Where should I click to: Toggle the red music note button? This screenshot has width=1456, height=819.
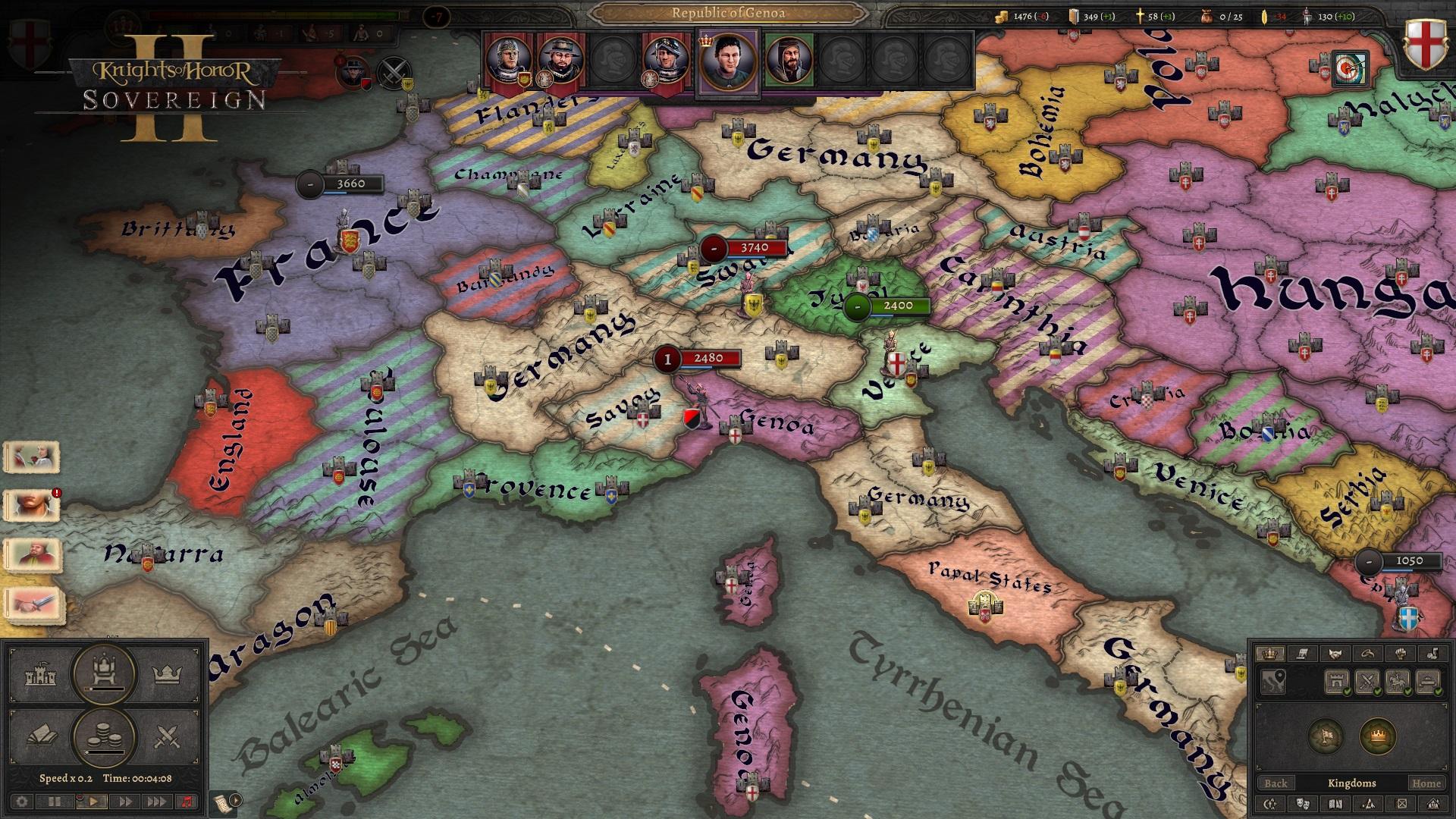click(187, 802)
